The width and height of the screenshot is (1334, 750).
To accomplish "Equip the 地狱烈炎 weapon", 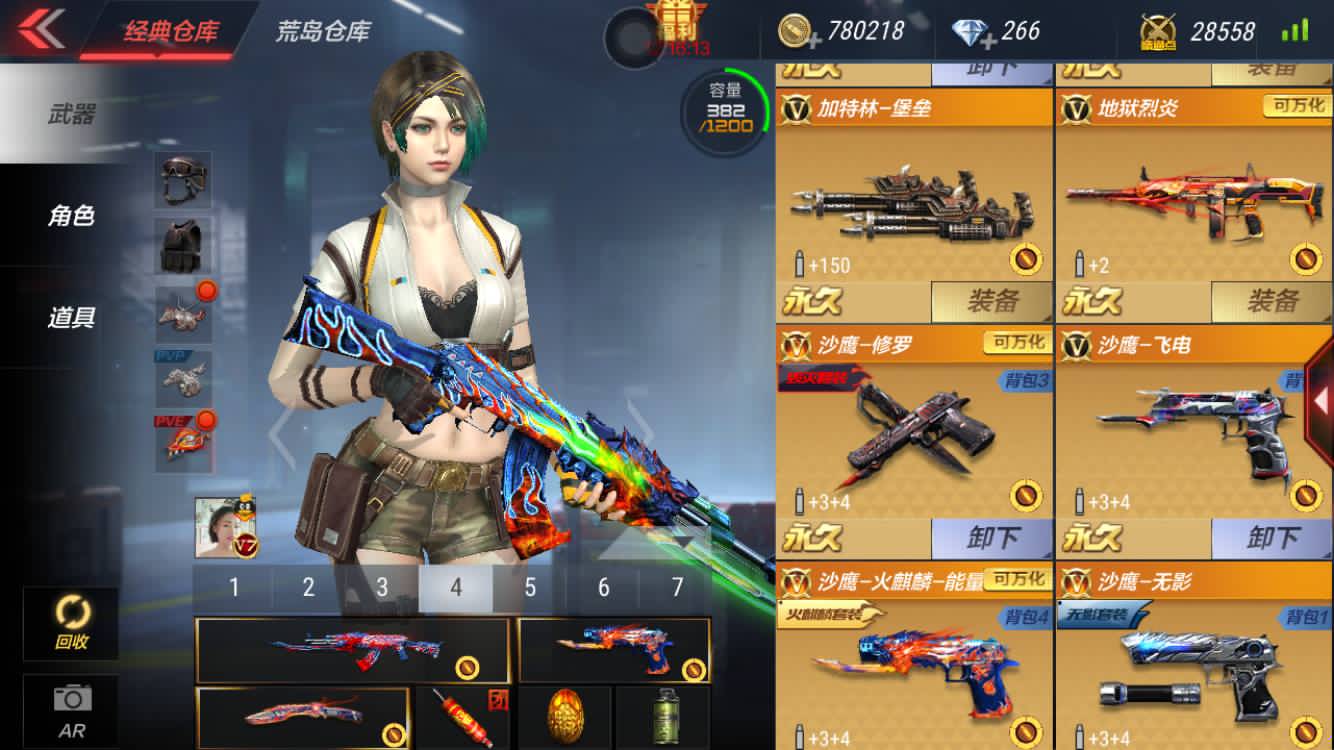I will pyautogui.click(x=1271, y=301).
